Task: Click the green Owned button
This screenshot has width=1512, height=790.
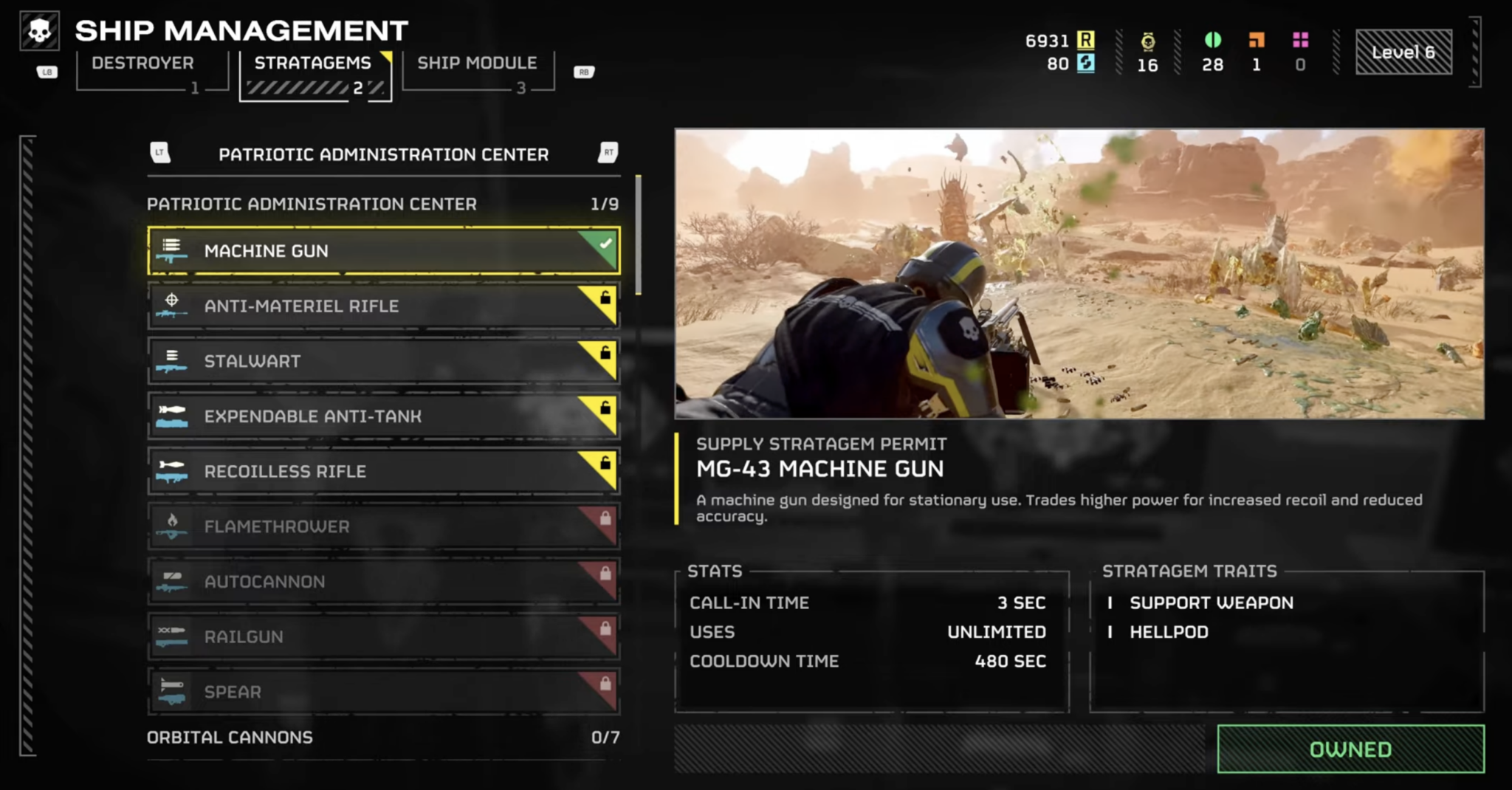Action: click(x=1350, y=749)
